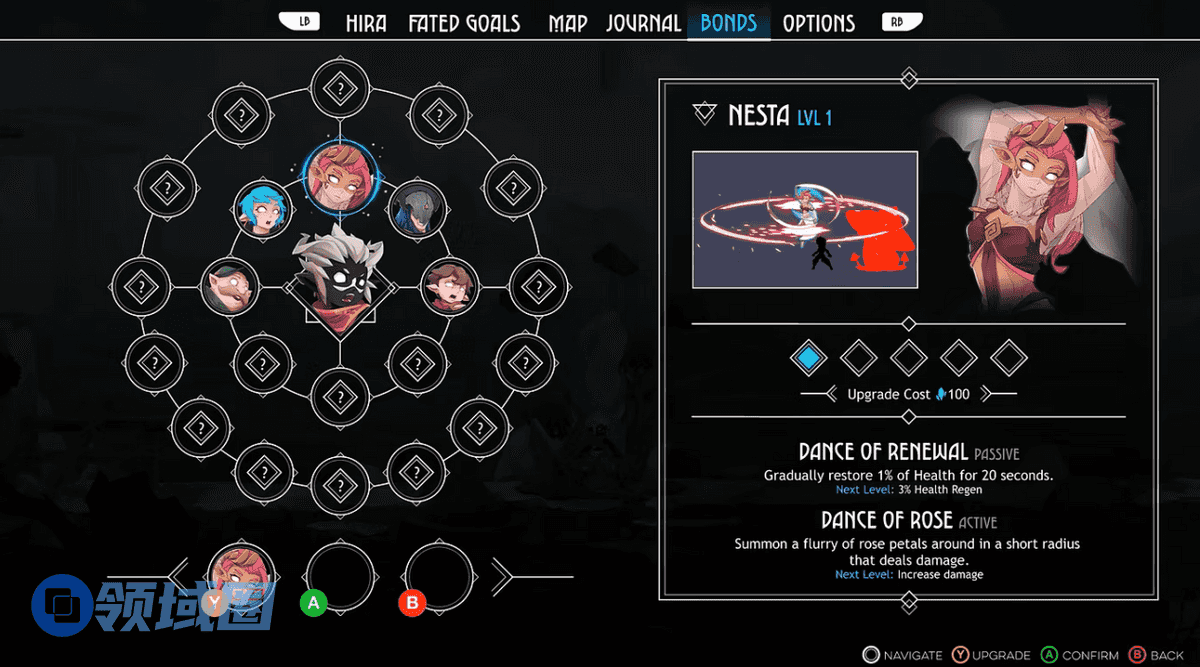This screenshot has height=667, width=1200.
Task: Select Nesta's highlighted portrait in bond wheel
Action: [x=338, y=177]
